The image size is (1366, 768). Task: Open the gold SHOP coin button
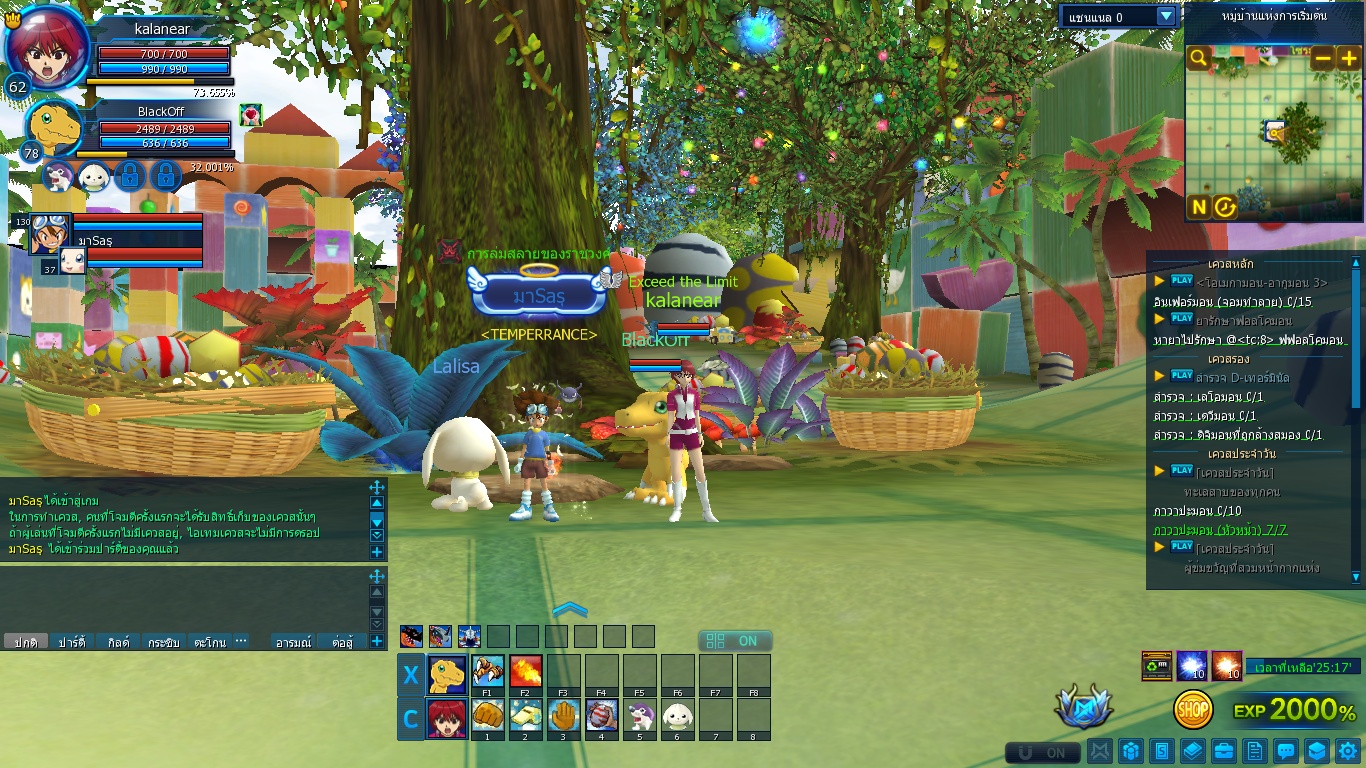point(1193,710)
